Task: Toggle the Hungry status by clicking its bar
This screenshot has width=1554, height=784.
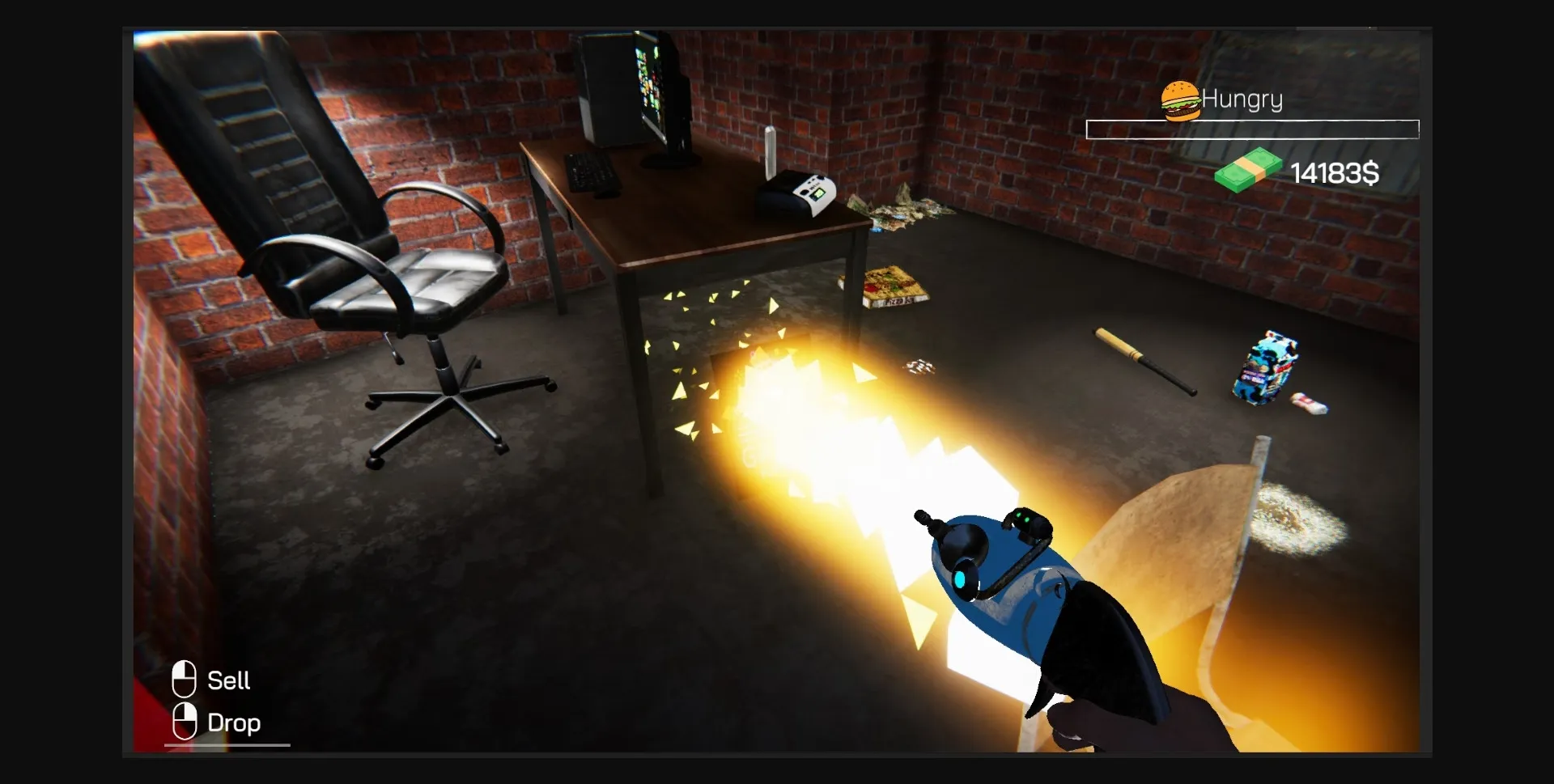Action: pyautogui.click(x=1252, y=129)
